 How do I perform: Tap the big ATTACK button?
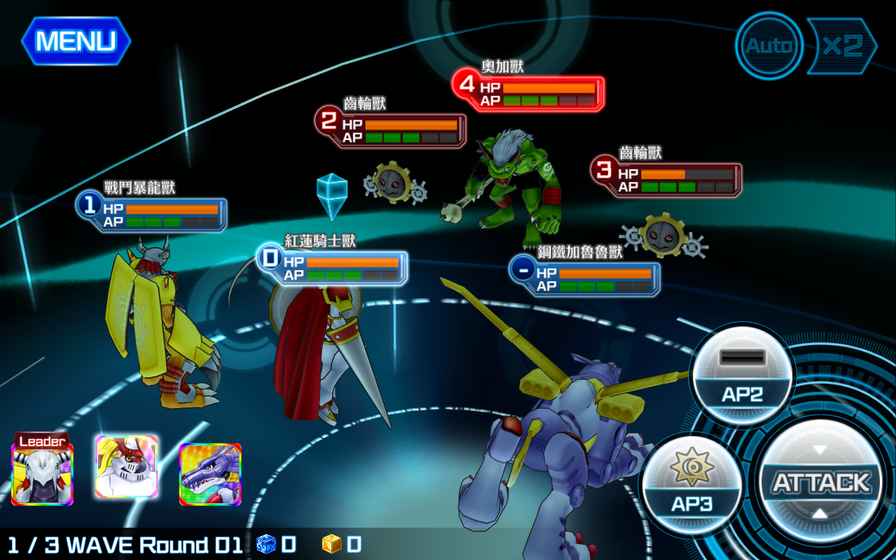coord(820,483)
